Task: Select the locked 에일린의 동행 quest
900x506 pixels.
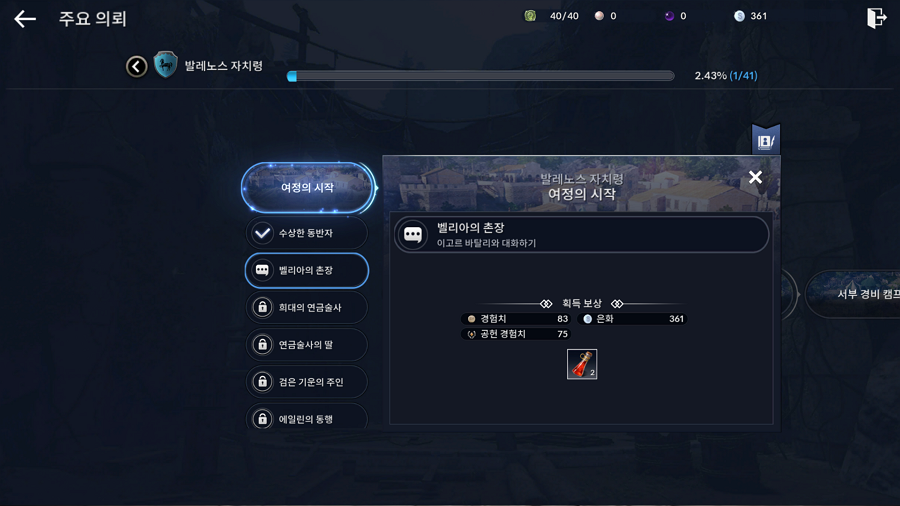Action: click(307, 418)
